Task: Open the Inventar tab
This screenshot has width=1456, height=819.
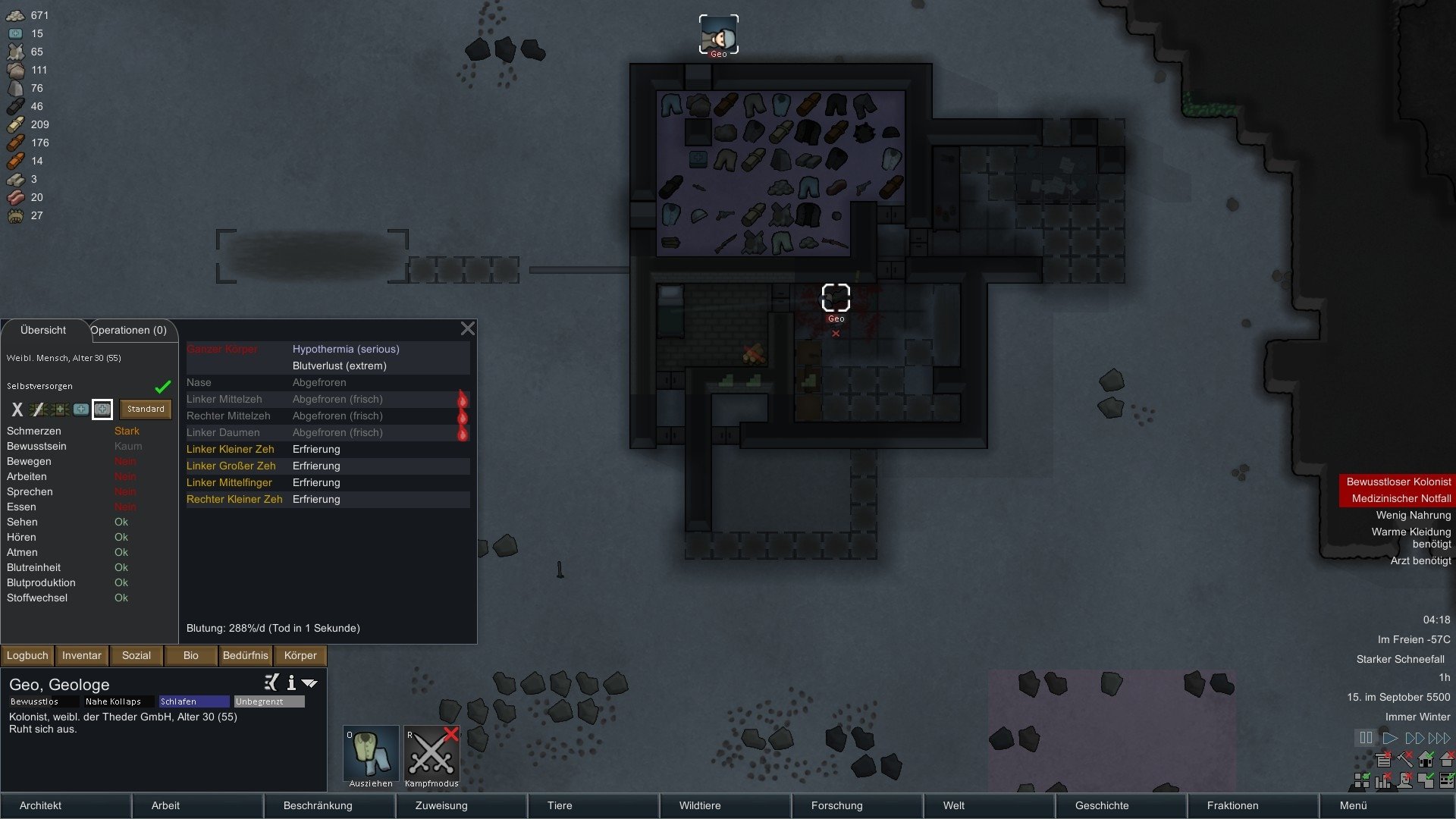Action: point(81,655)
